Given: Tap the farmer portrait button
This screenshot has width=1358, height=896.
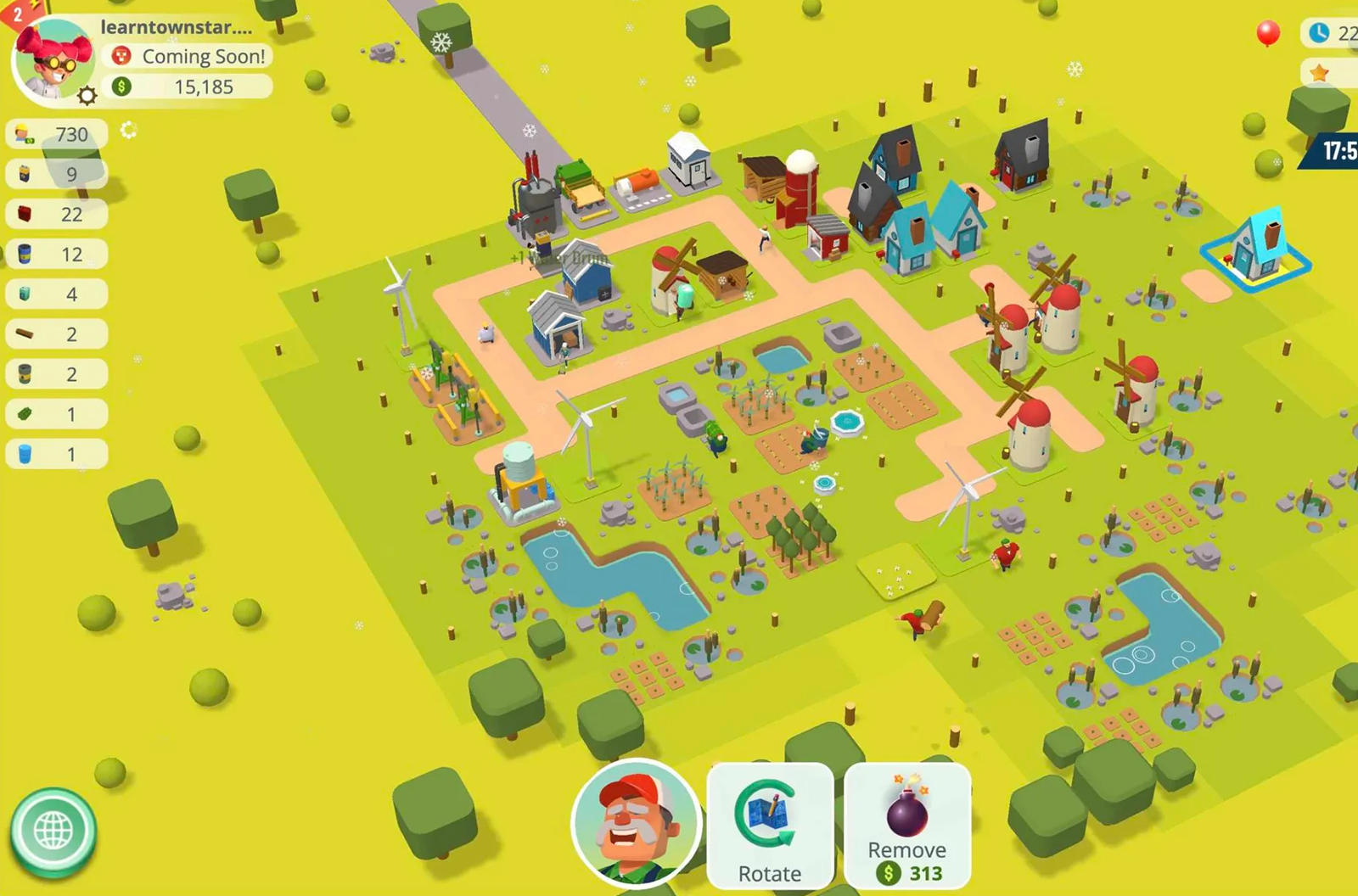Looking at the screenshot, I should click(637, 823).
